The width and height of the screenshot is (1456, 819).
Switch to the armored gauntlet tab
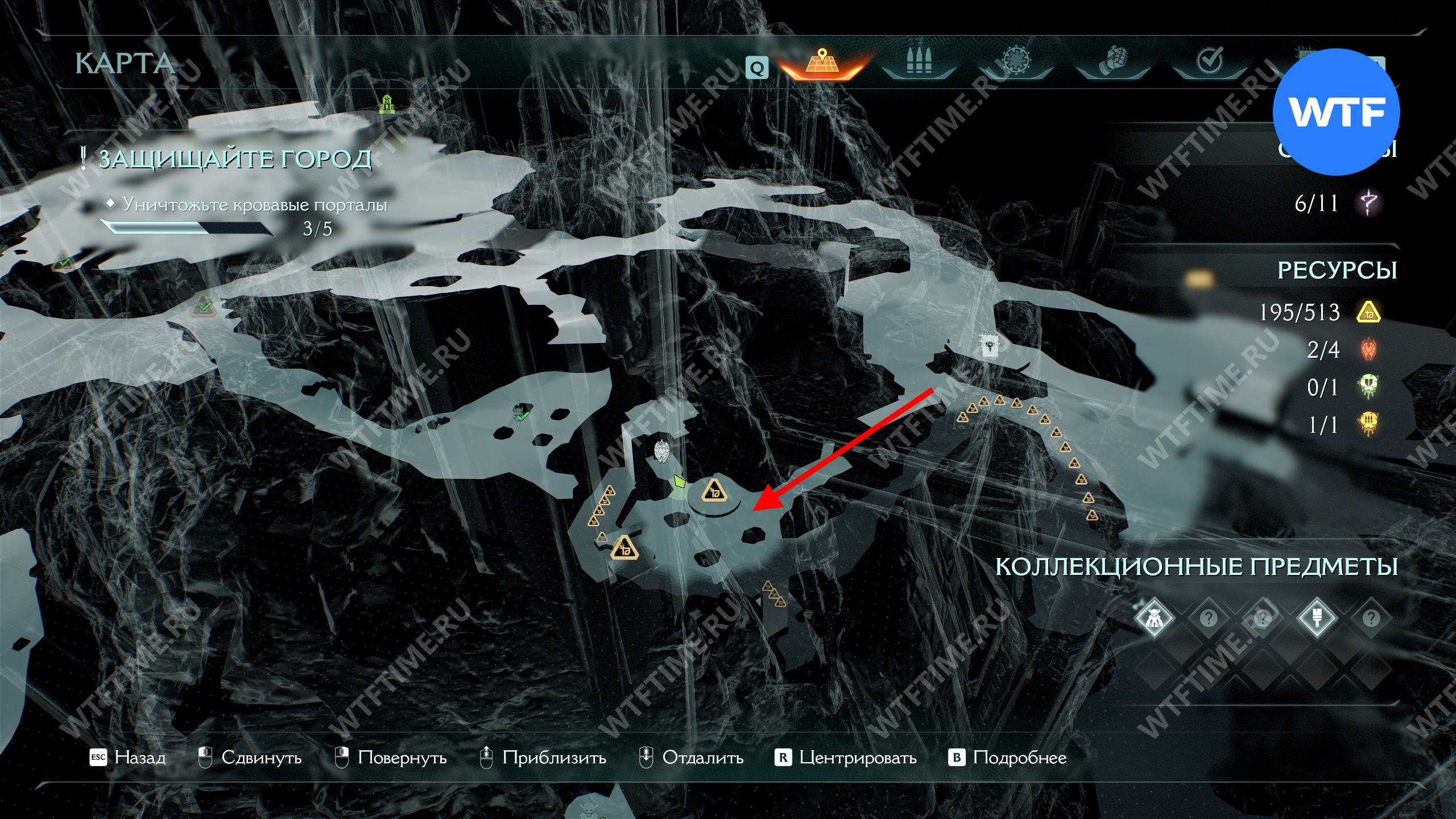coord(1113,61)
